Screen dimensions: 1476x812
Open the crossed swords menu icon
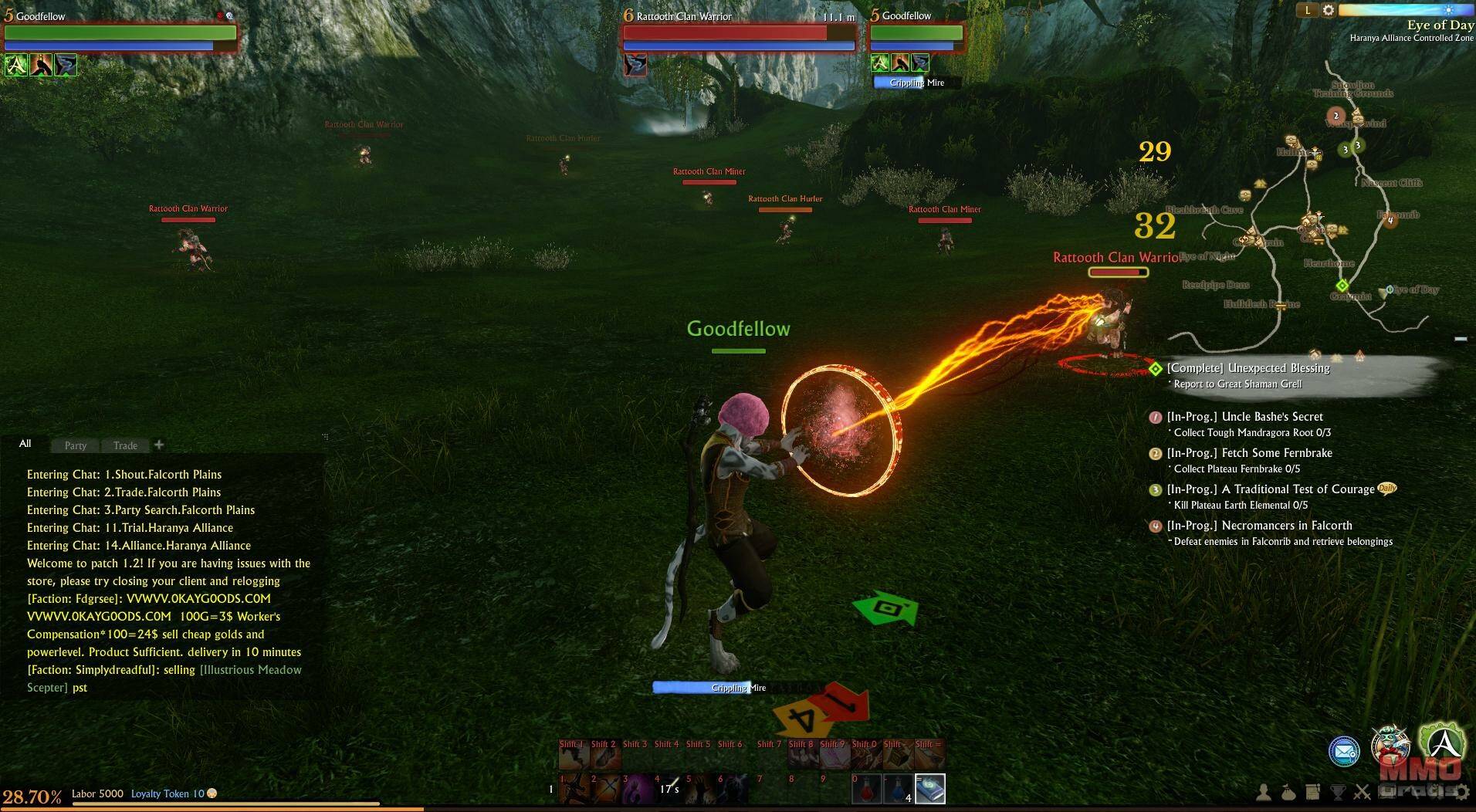tap(1363, 793)
